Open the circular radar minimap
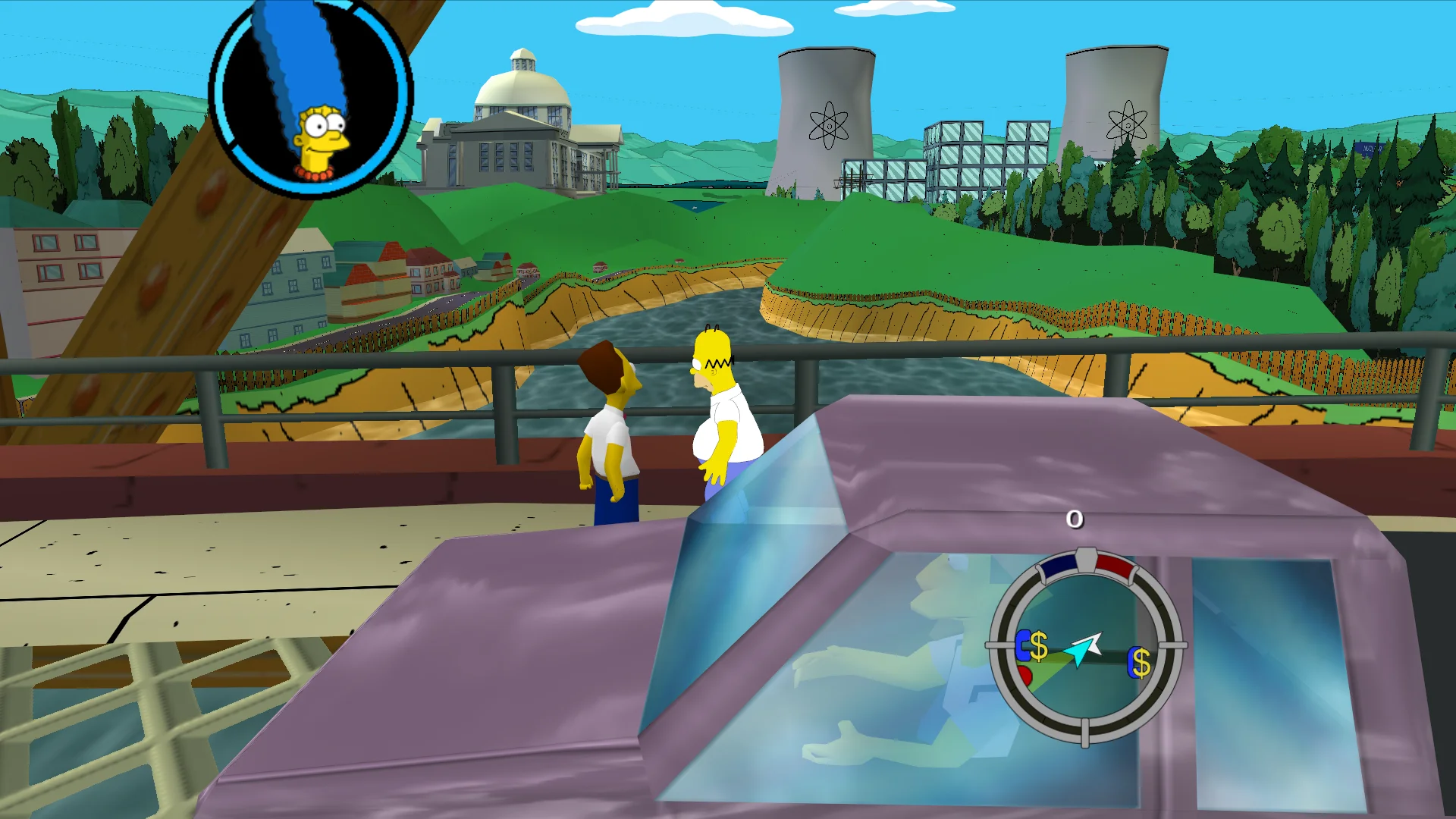The width and height of the screenshot is (1456, 819). coord(1086,646)
